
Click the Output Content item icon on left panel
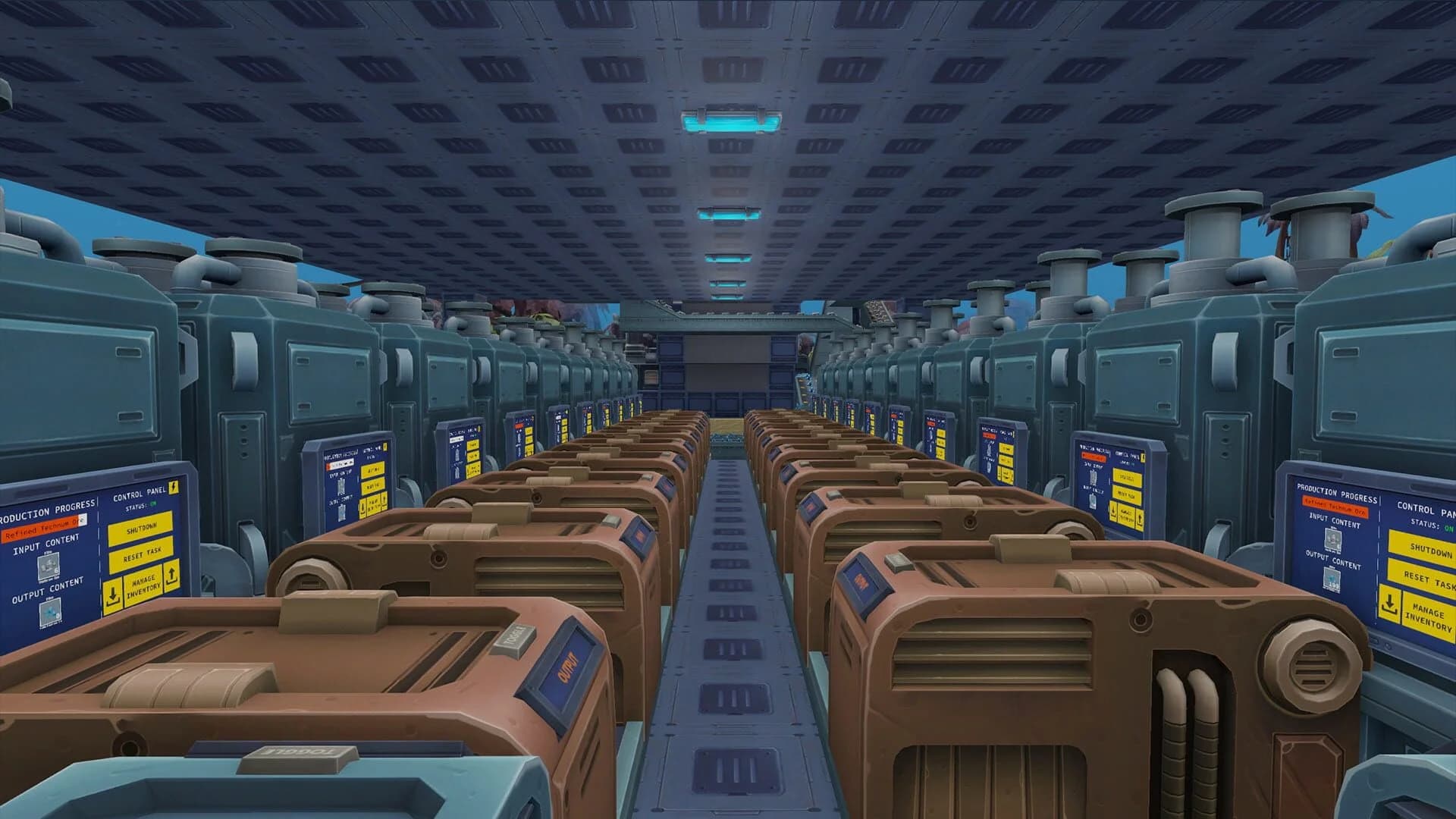tap(50, 613)
